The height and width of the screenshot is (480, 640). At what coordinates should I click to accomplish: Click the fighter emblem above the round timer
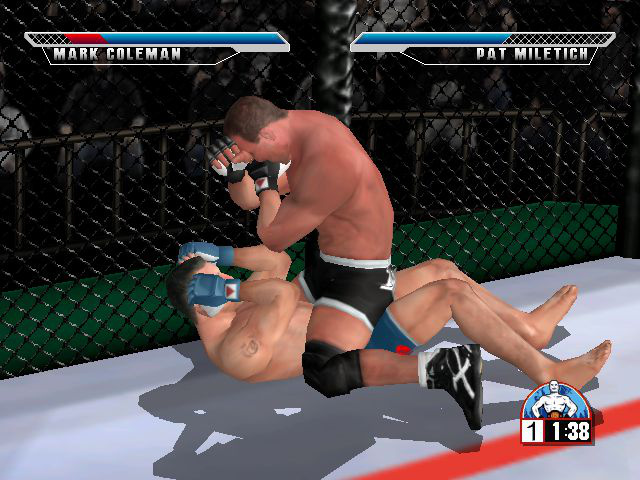click(554, 402)
